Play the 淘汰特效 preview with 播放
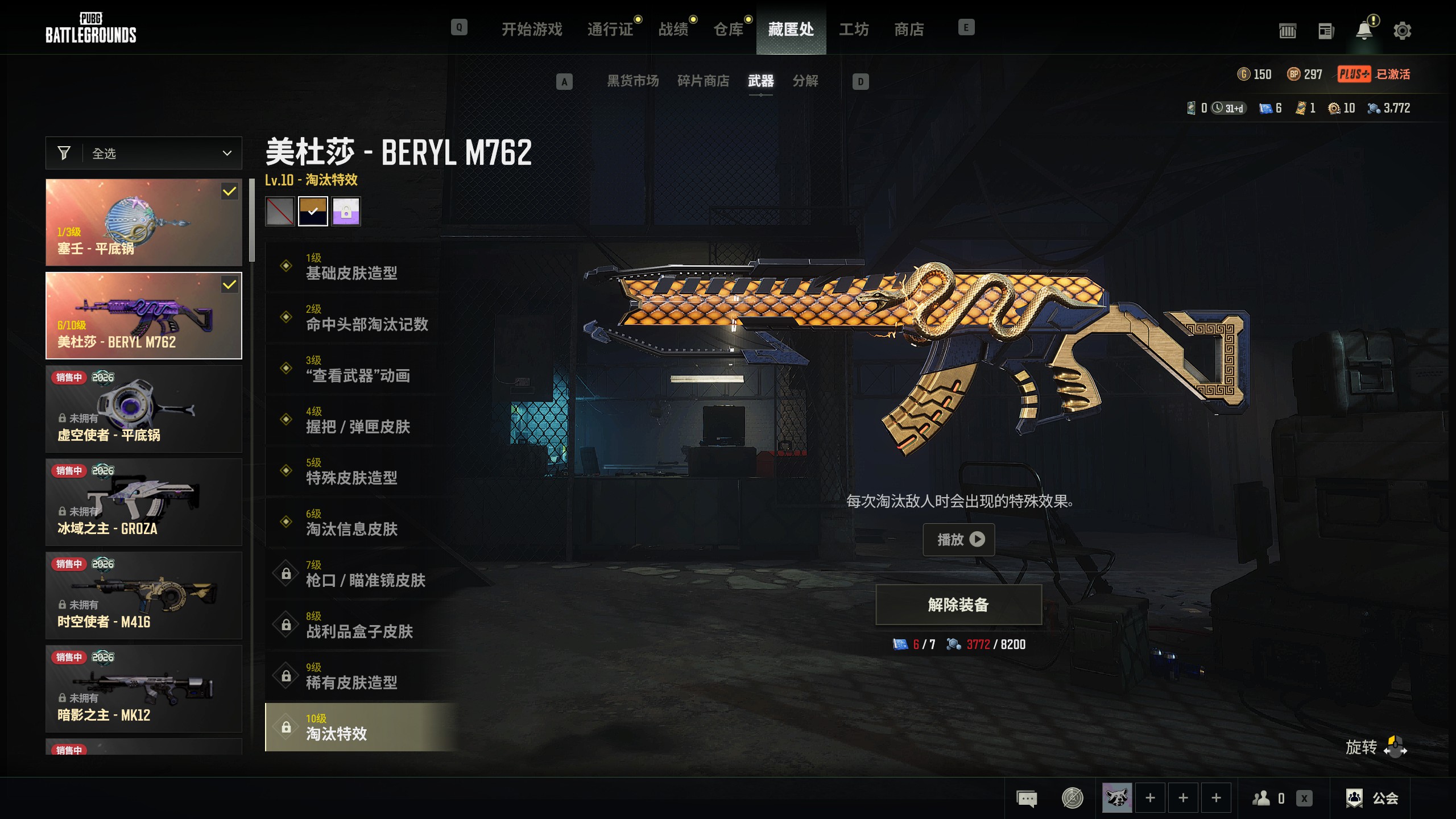The width and height of the screenshot is (1456, 819). pos(958,539)
